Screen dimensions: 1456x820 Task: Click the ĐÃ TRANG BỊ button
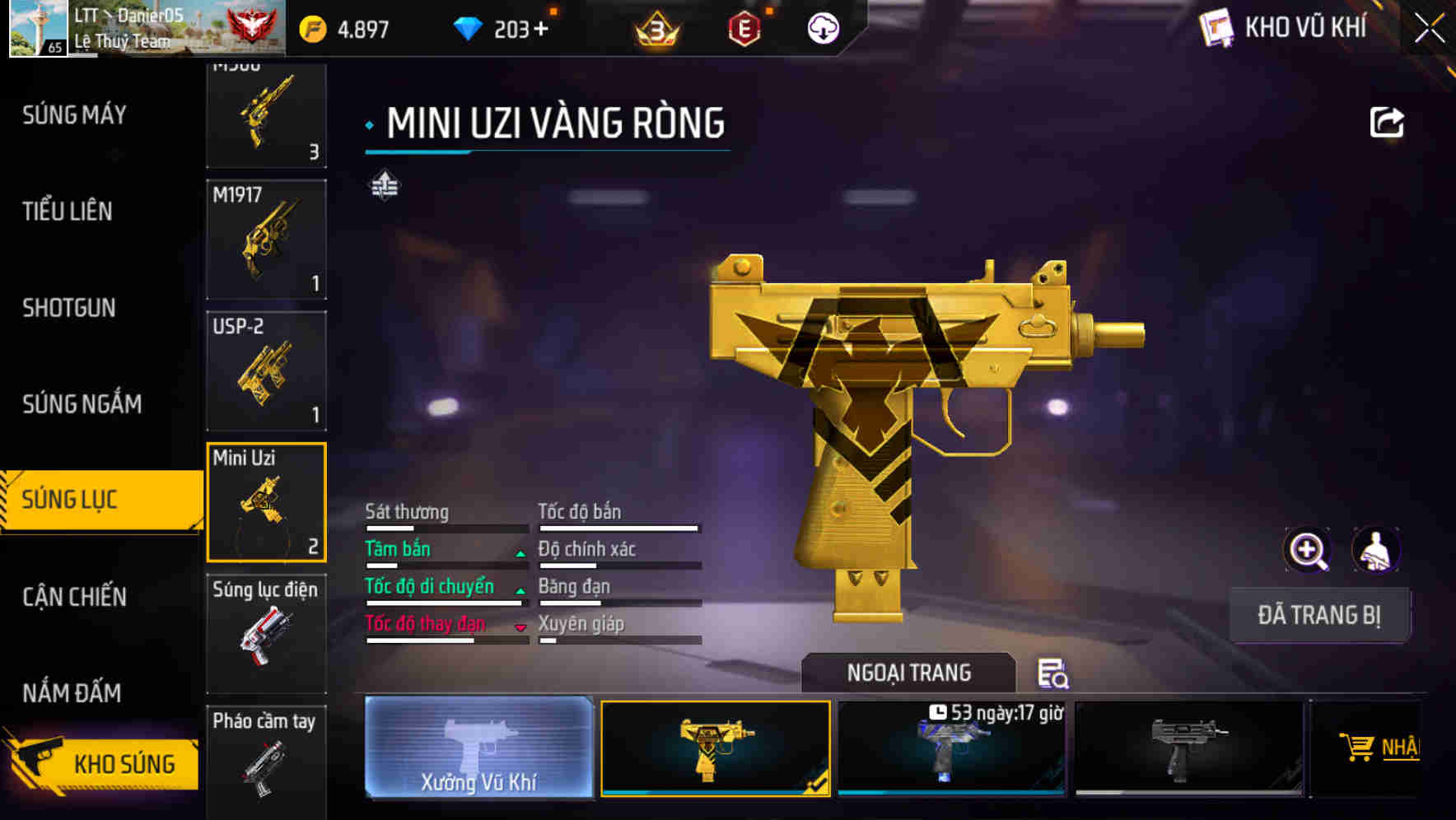[x=1319, y=614]
